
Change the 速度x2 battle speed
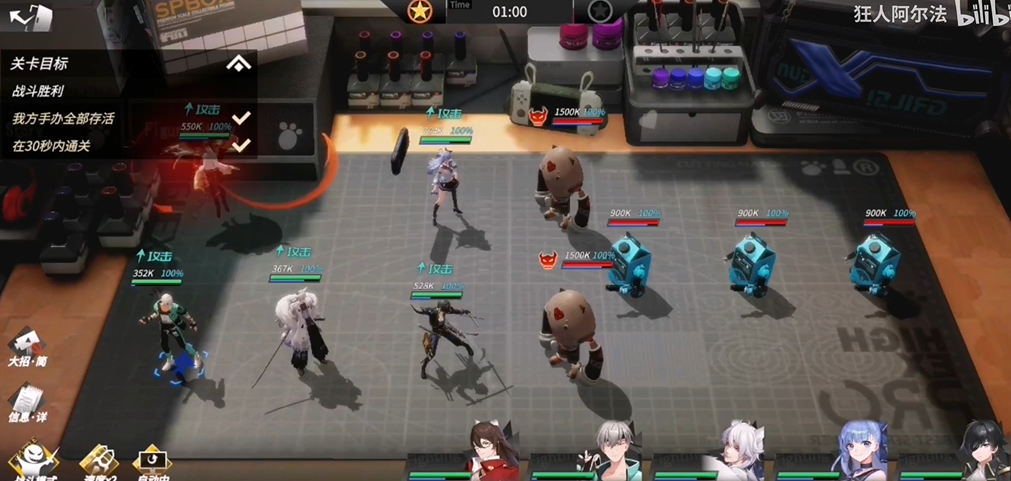[97, 462]
